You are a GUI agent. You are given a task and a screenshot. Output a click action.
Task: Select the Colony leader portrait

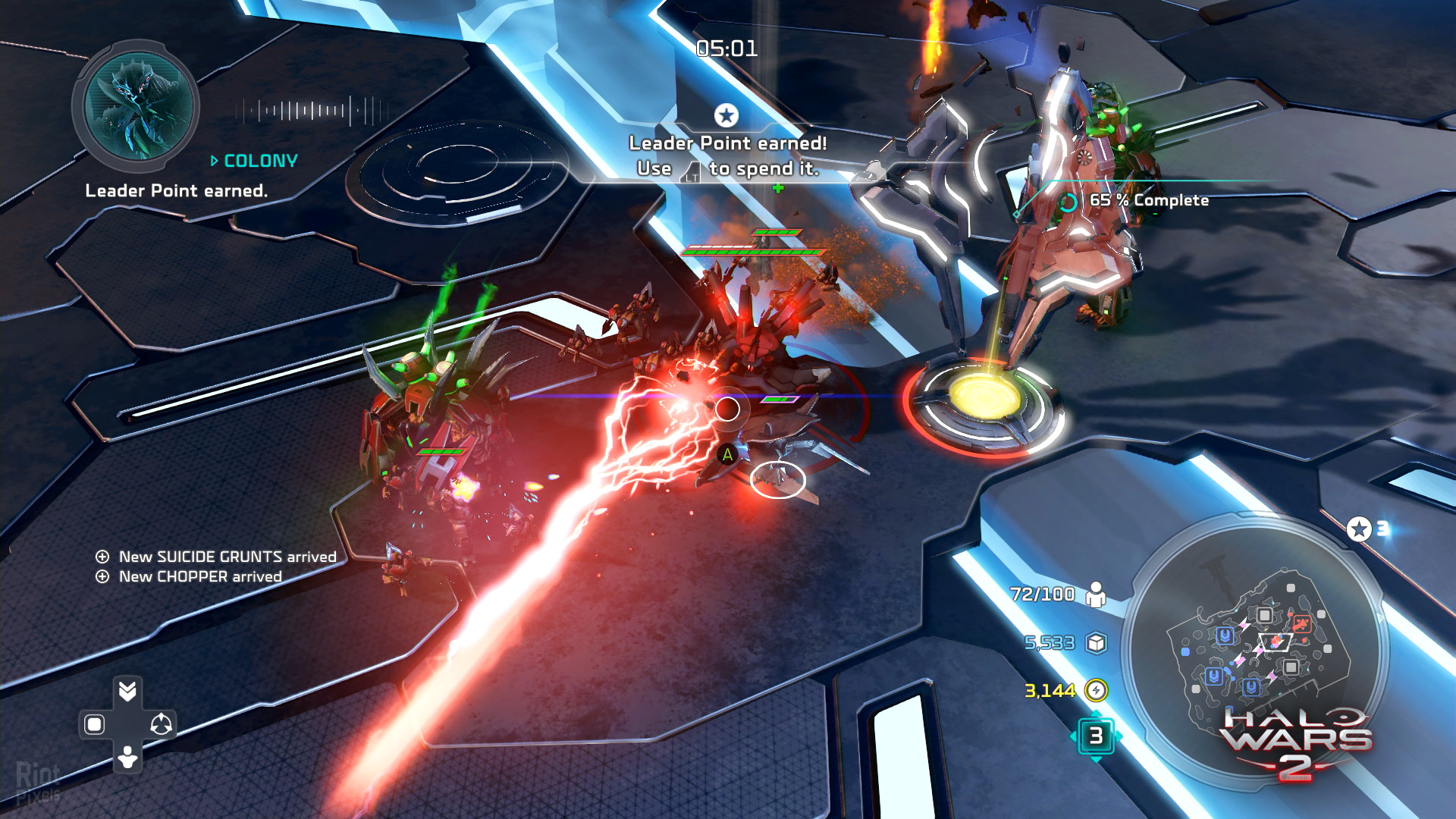[138, 105]
